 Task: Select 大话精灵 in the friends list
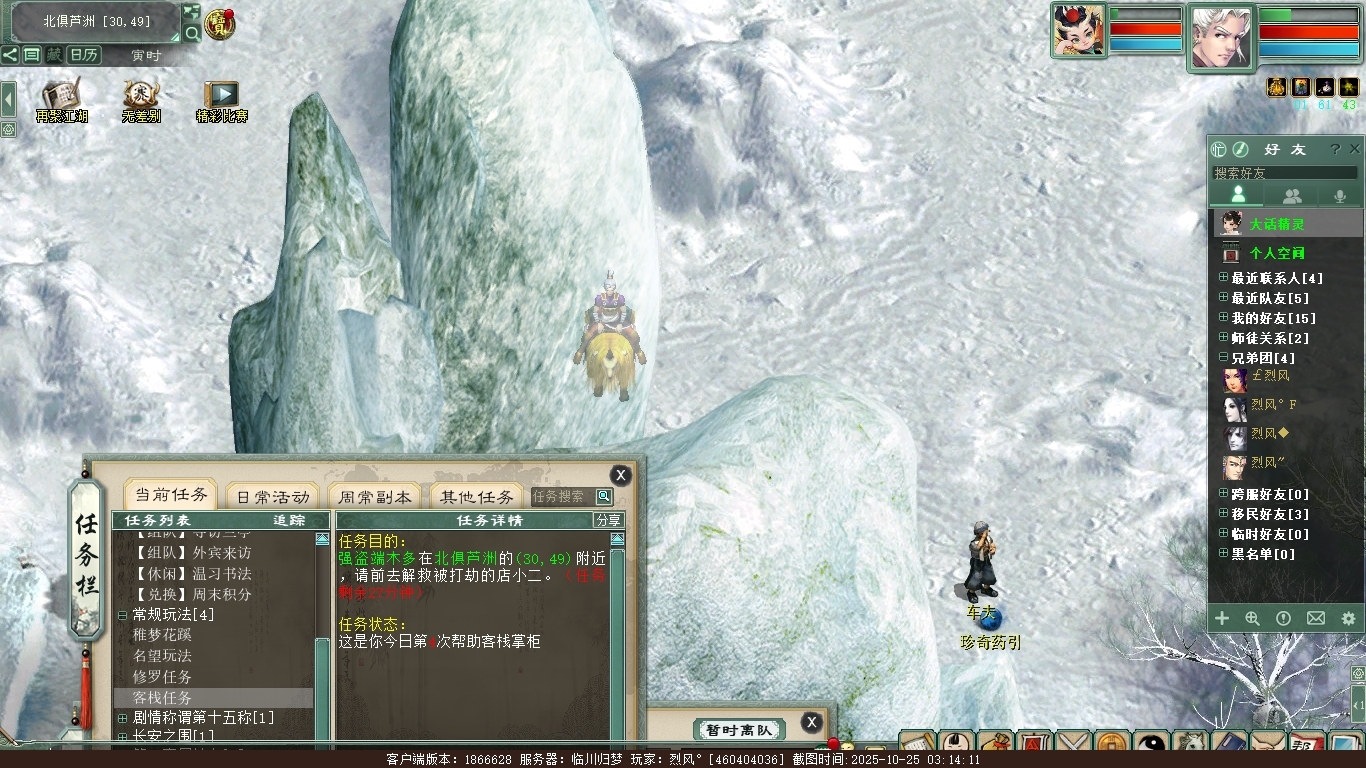pos(1276,224)
